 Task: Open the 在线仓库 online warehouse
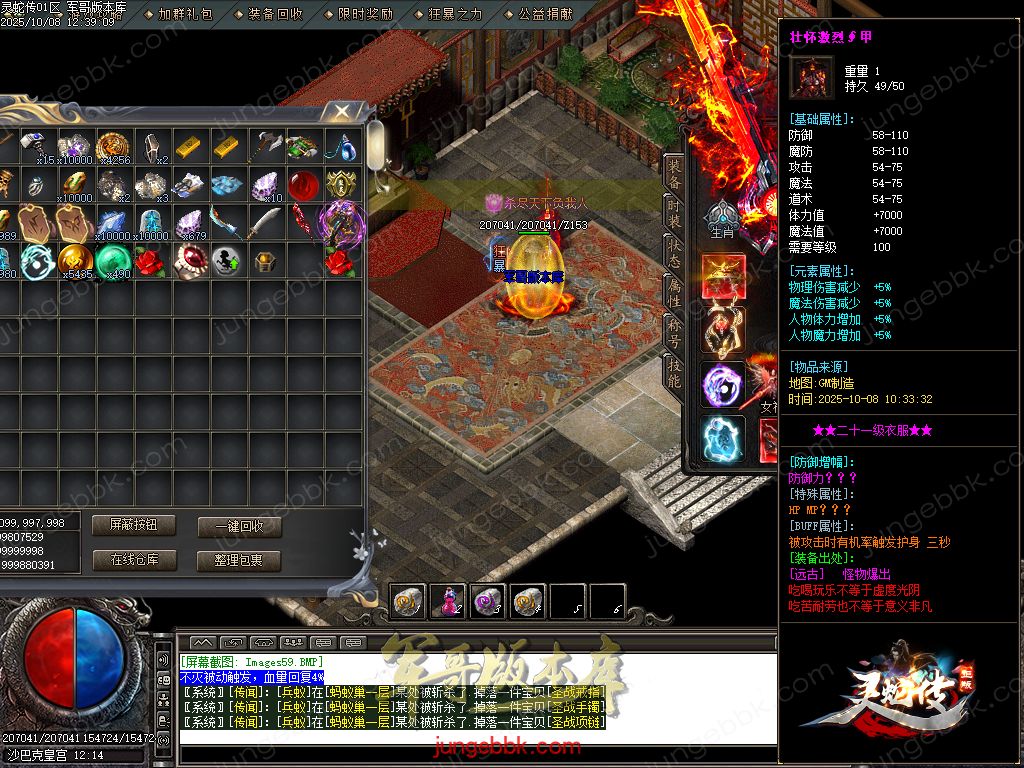click(133, 560)
